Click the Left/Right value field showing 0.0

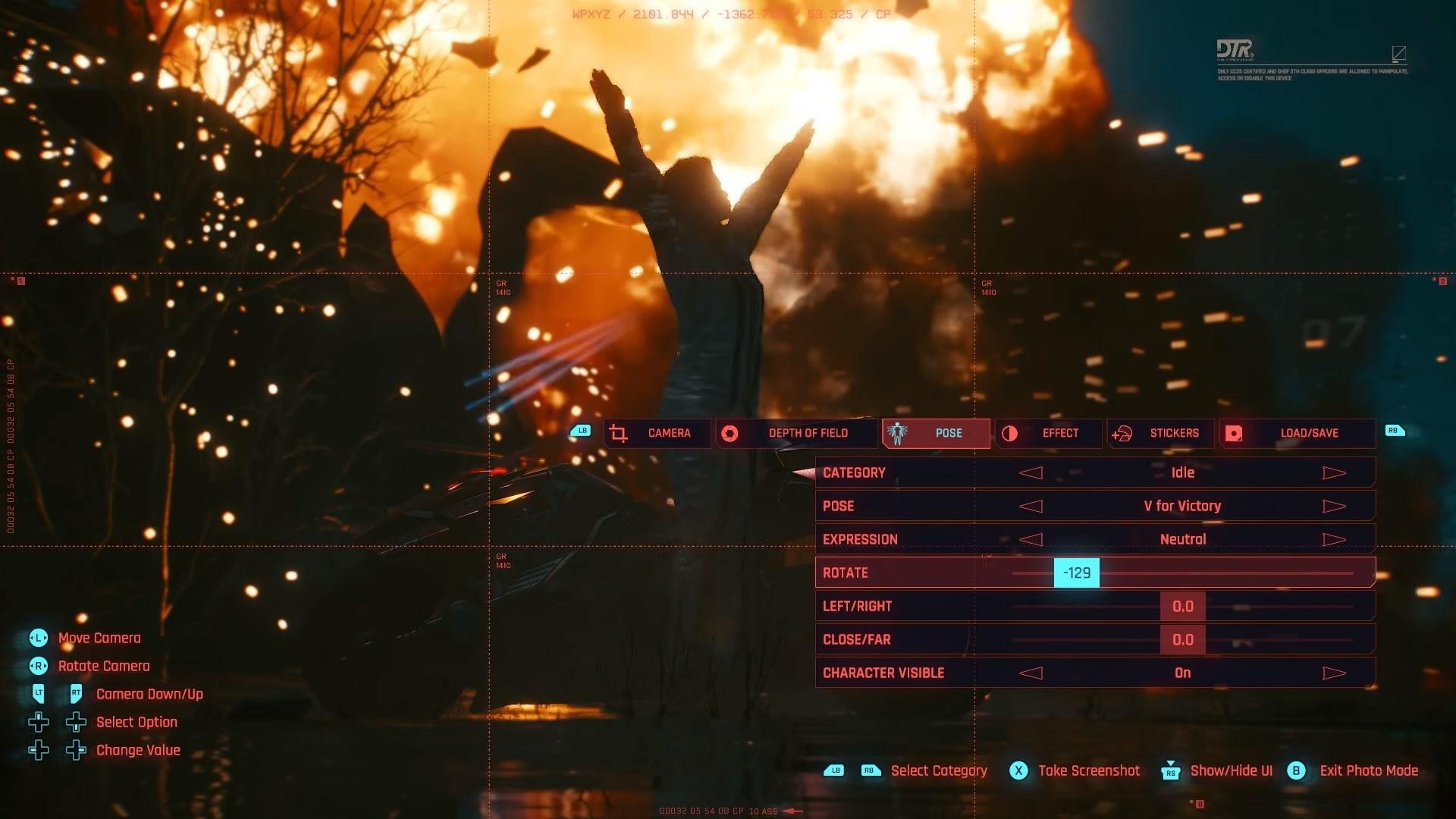tap(1182, 606)
